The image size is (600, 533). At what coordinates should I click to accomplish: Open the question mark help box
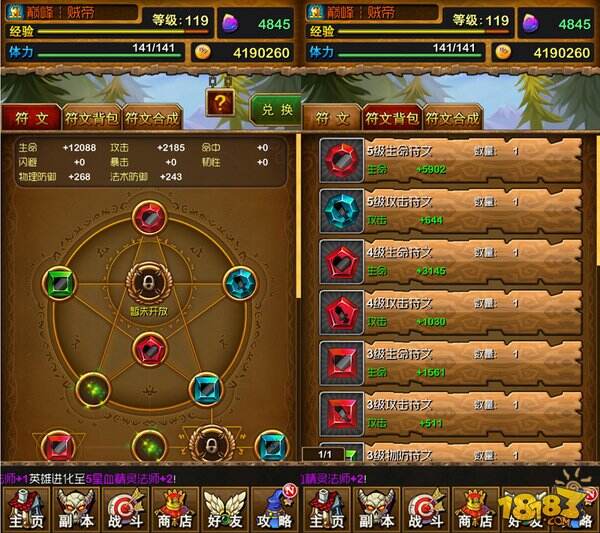(x=221, y=103)
